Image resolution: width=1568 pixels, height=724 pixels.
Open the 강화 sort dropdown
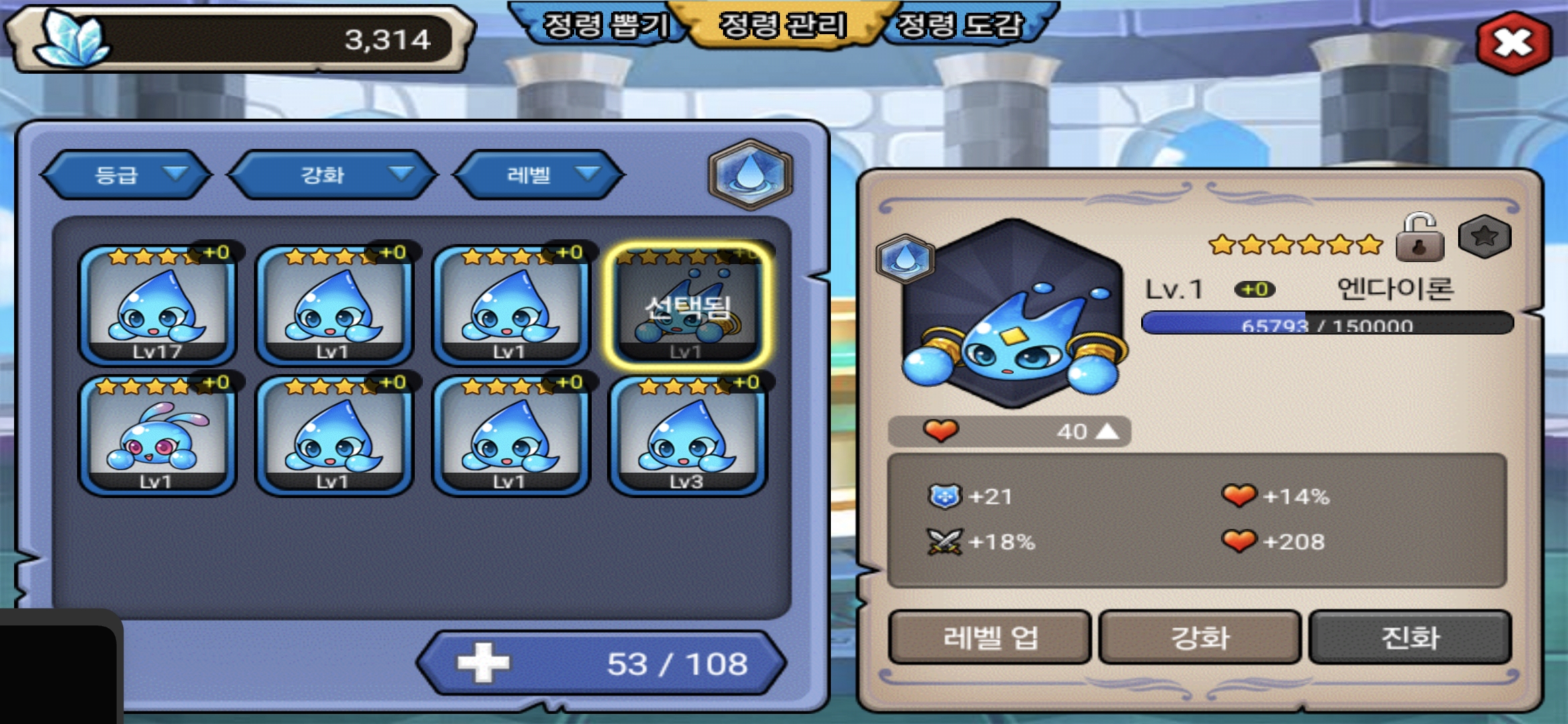point(332,175)
